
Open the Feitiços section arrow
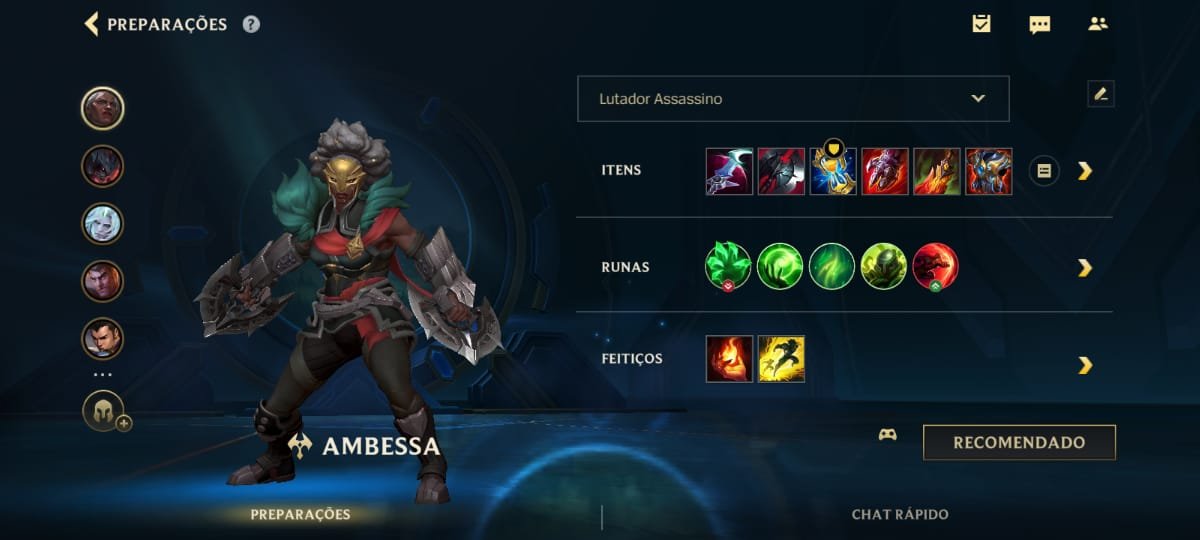(1085, 365)
